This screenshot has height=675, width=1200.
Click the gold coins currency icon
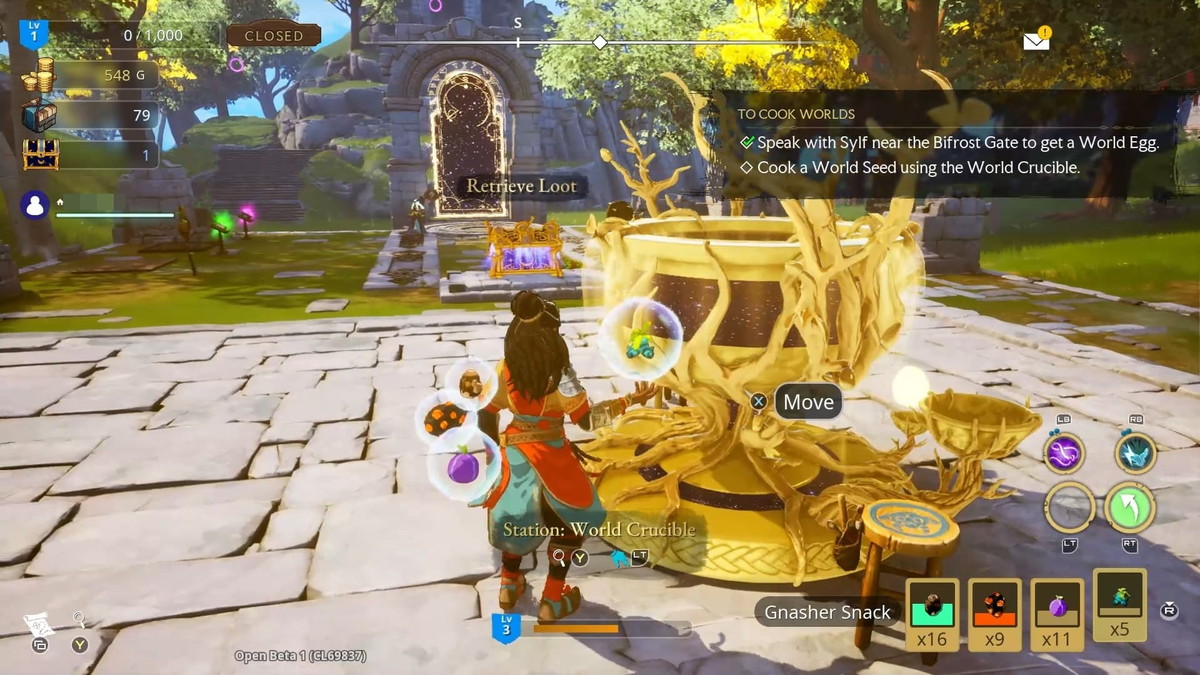pos(39,76)
